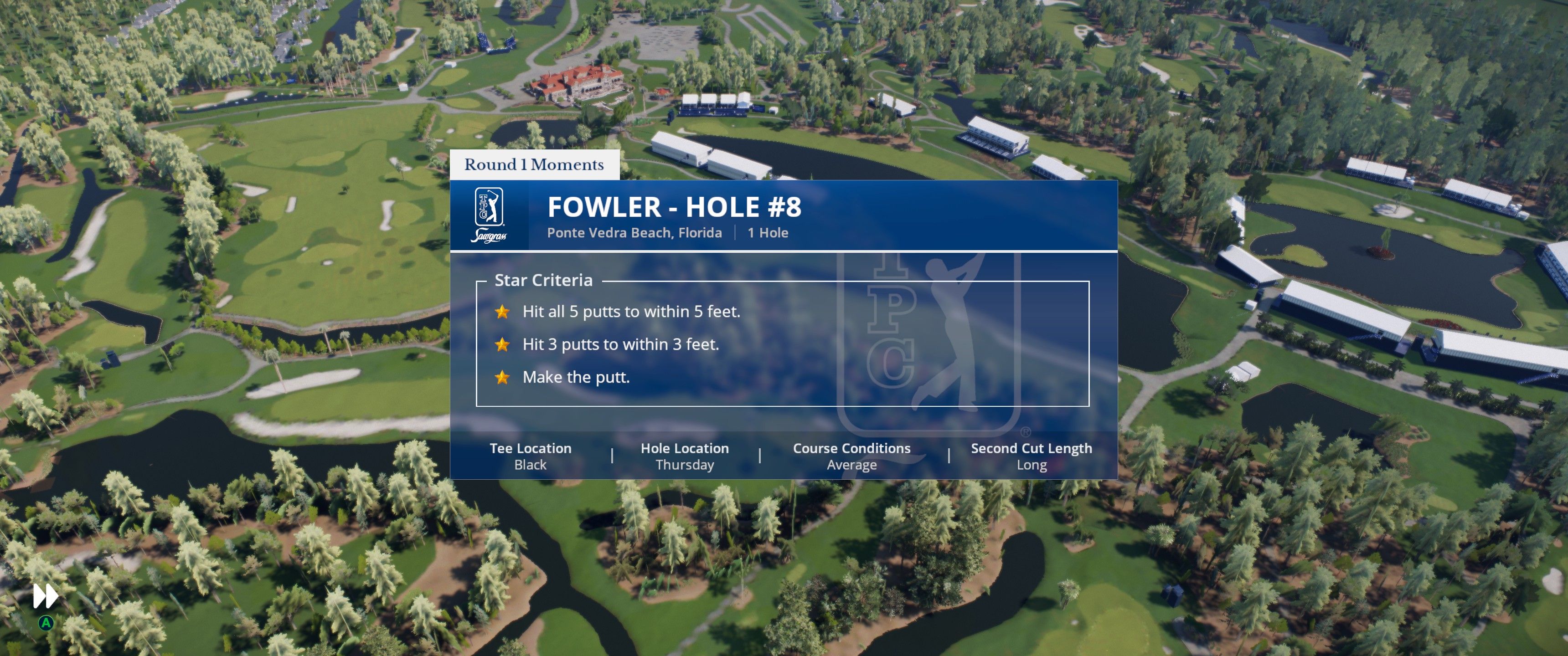Image resolution: width=1568 pixels, height=656 pixels.
Task: Click the FOWLER - HOLE #8 header
Action: pos(675,206)
